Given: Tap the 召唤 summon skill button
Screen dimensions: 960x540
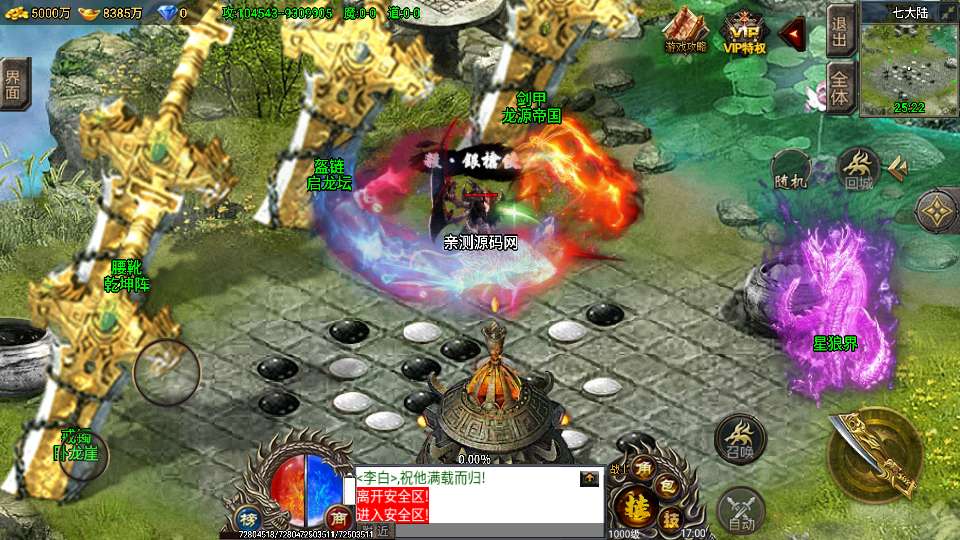Looking at the screenshot, I should (x=740, y=437).
